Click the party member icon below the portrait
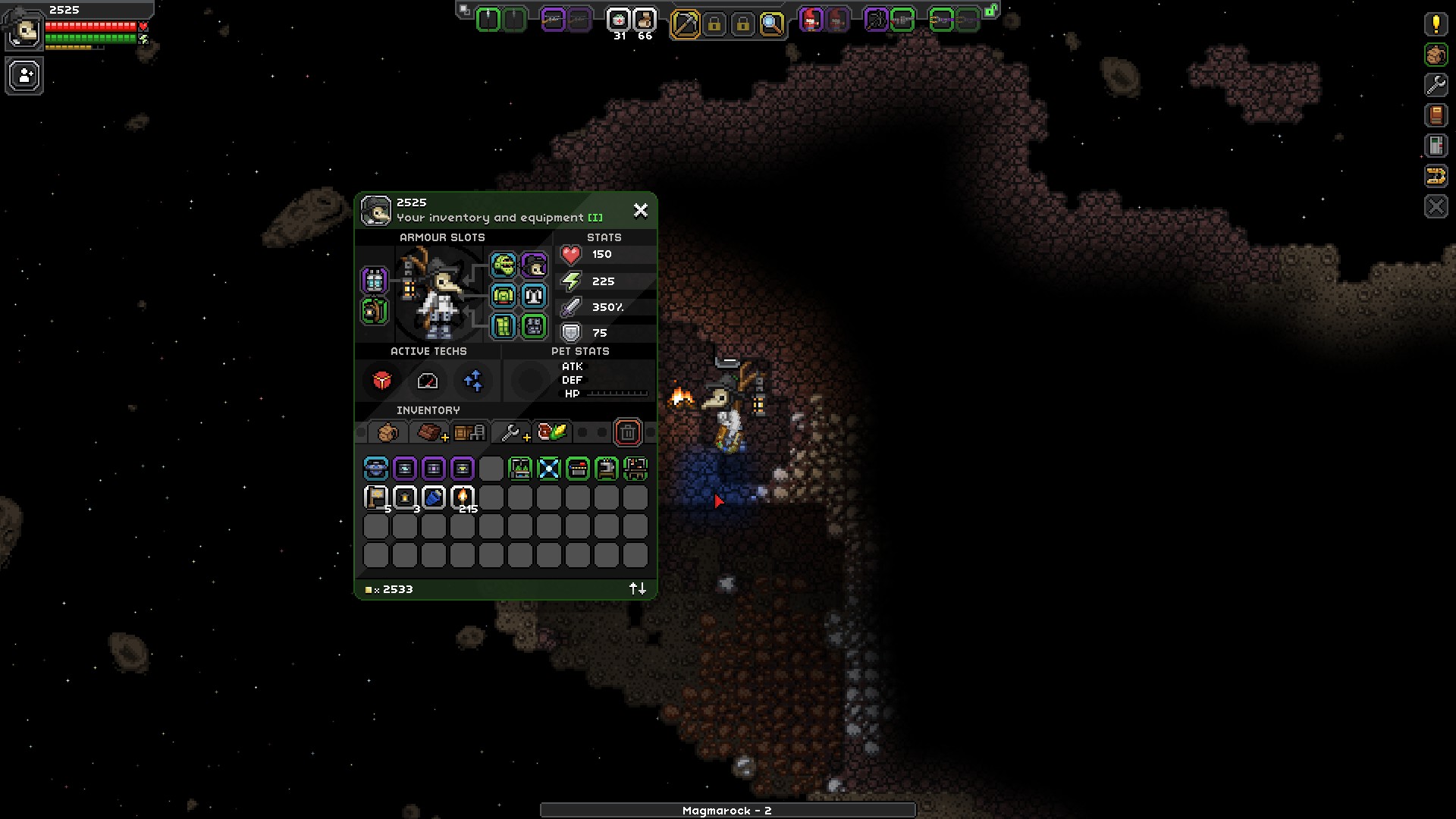The height and width of the screenshot is (819, 1456). tap(24, 76)
